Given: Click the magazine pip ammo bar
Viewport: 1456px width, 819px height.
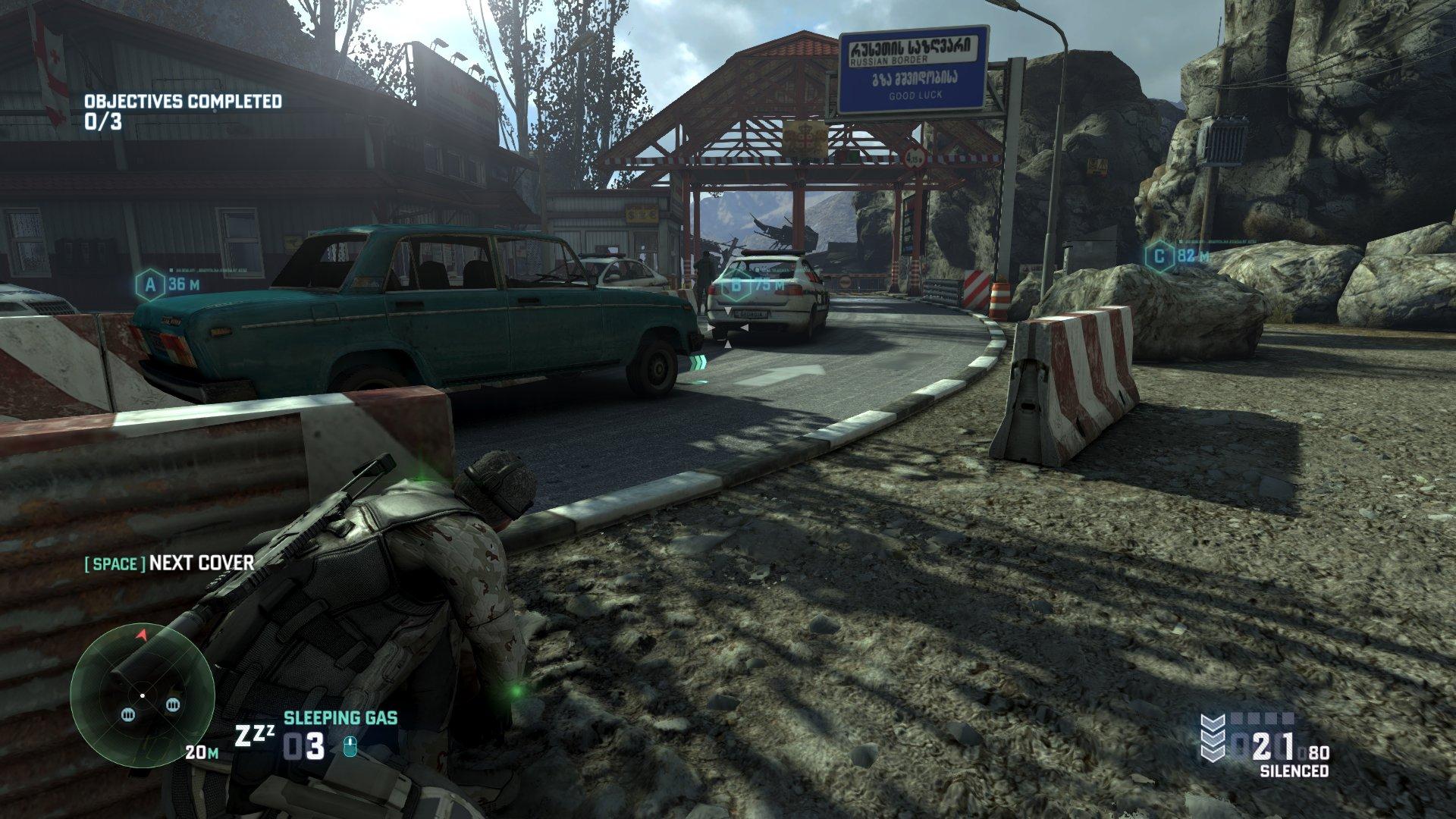Looking at the screenshot, I should click(x=1263, y=719).
